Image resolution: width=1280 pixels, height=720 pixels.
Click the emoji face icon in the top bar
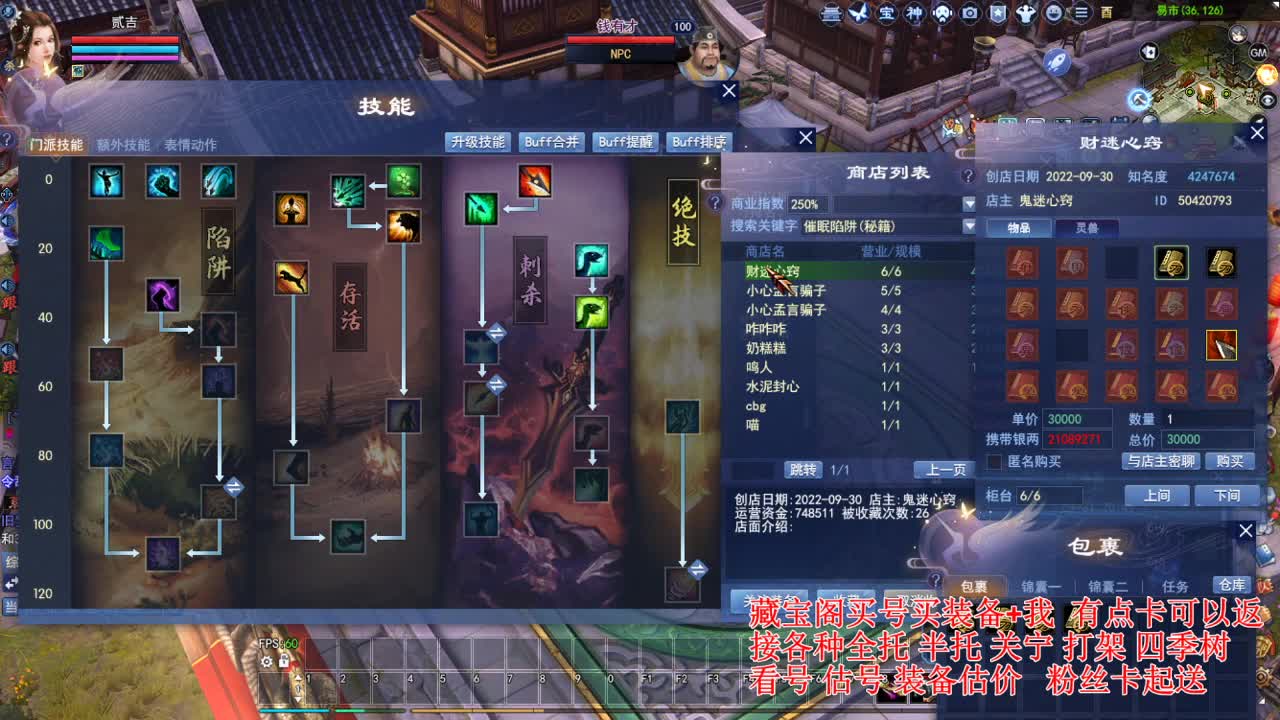point(1053,13)
